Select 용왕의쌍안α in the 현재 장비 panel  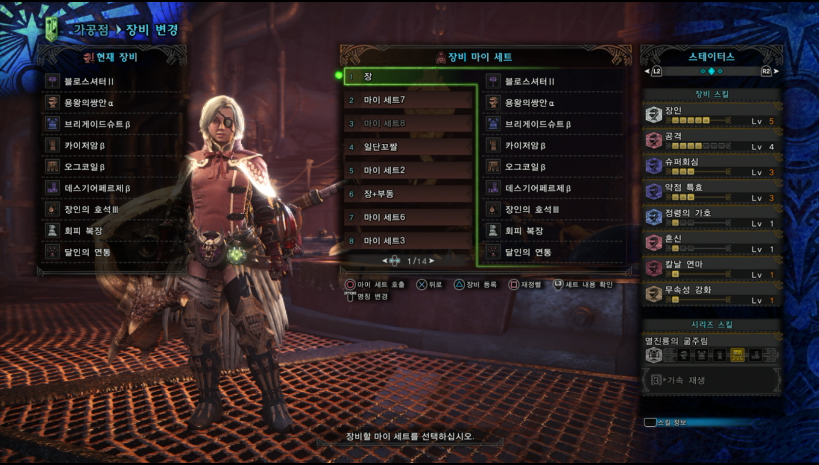(110, 102)
